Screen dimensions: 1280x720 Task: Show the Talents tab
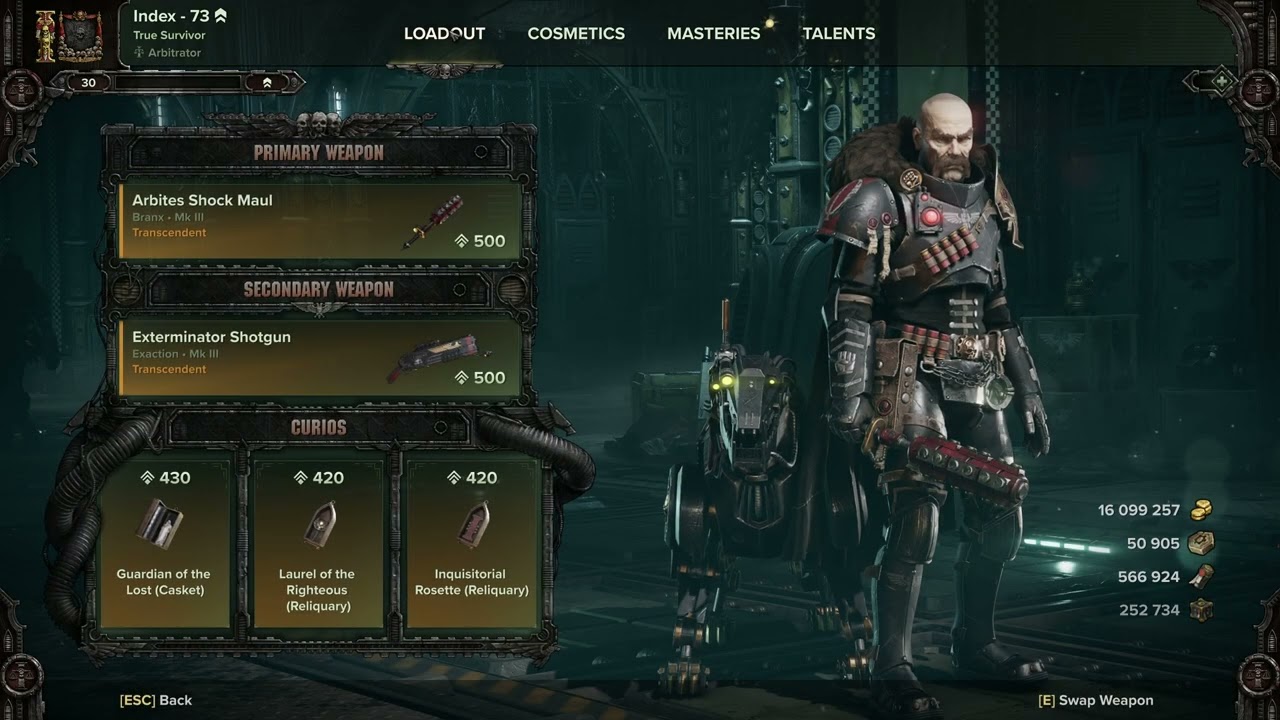(838, 33)
